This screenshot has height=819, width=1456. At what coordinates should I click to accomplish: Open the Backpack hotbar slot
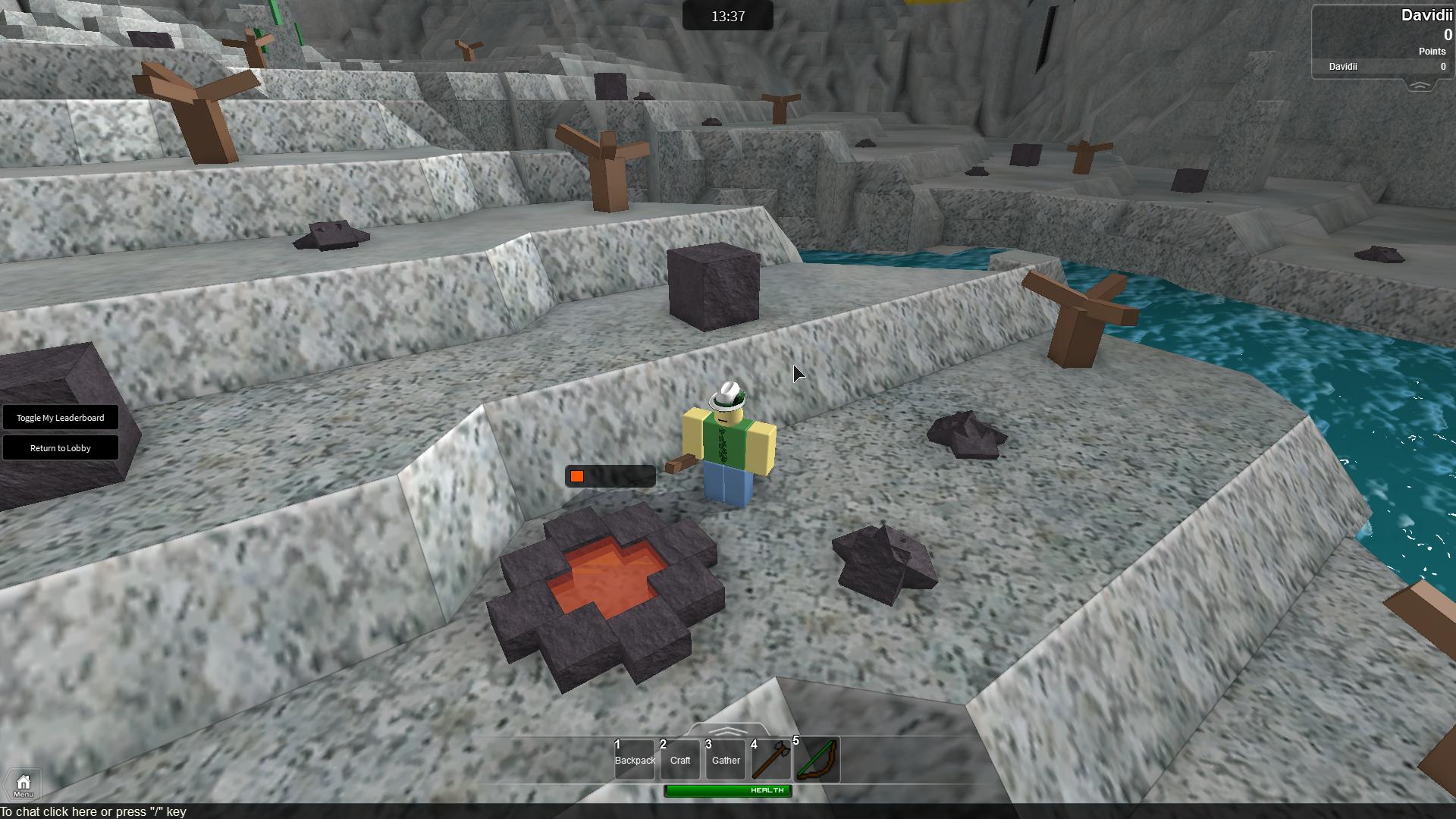[x=635, y=760]
